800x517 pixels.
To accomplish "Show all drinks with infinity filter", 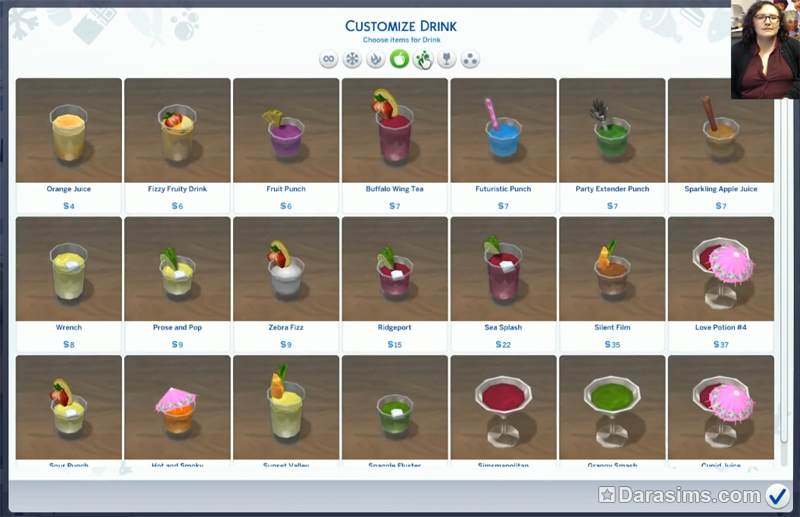I will (328, 59).
